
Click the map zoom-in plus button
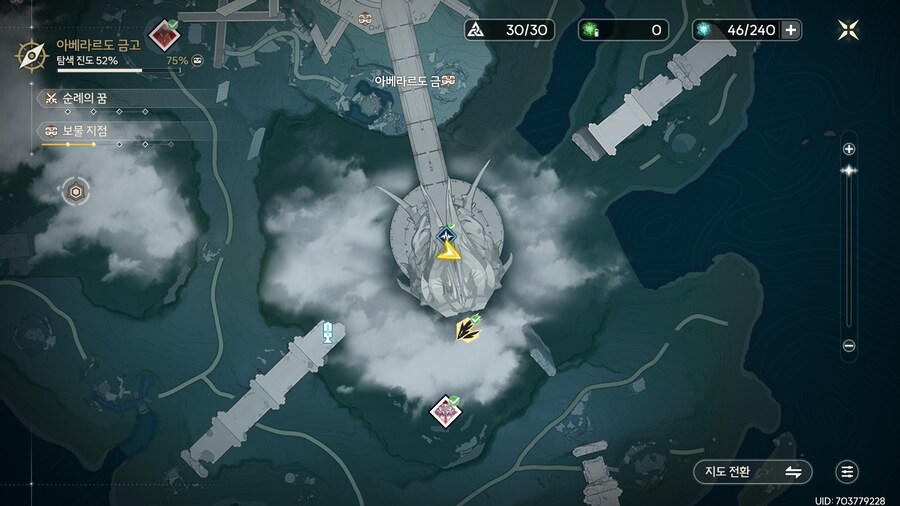[x=849, y=149]
